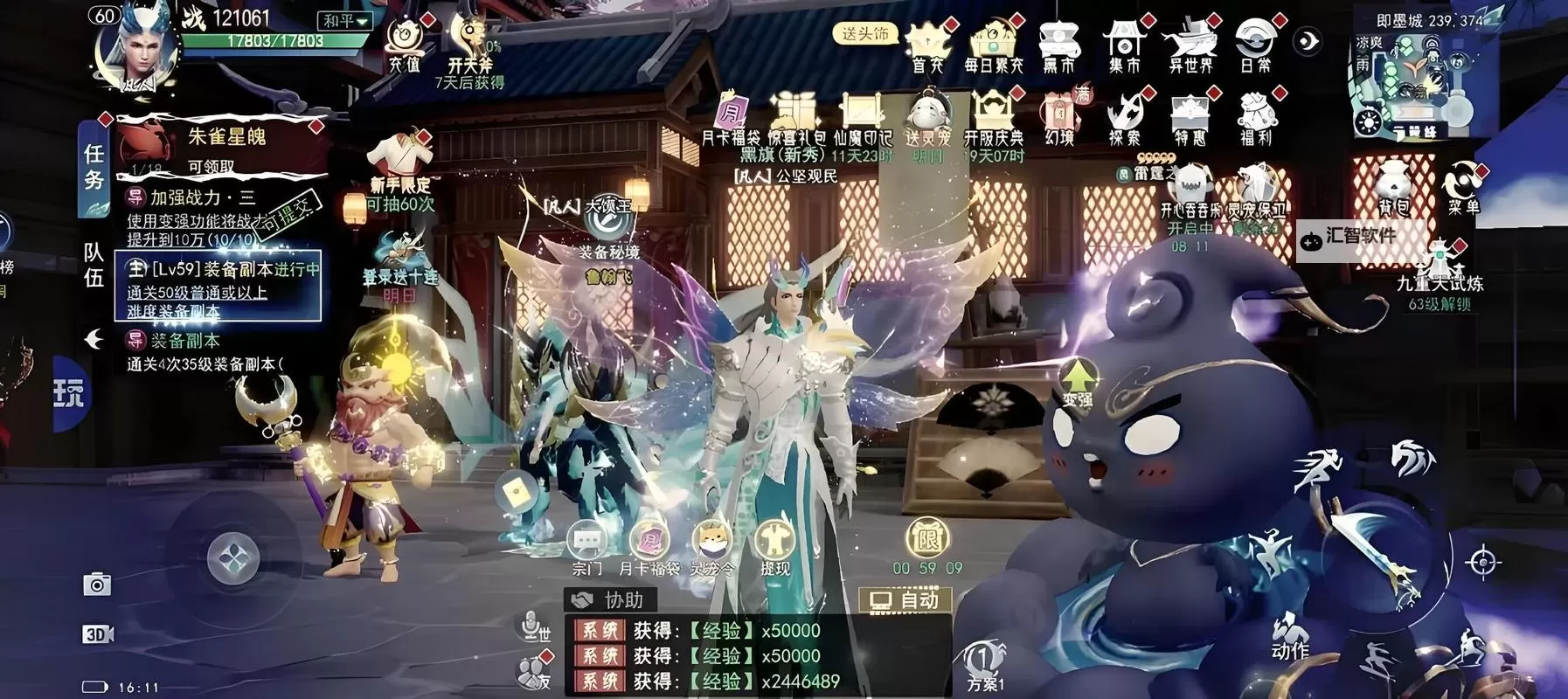Open the 月卡福袋 icon
This screenshot has height=699, width=1568.
(x=649, y=540)
